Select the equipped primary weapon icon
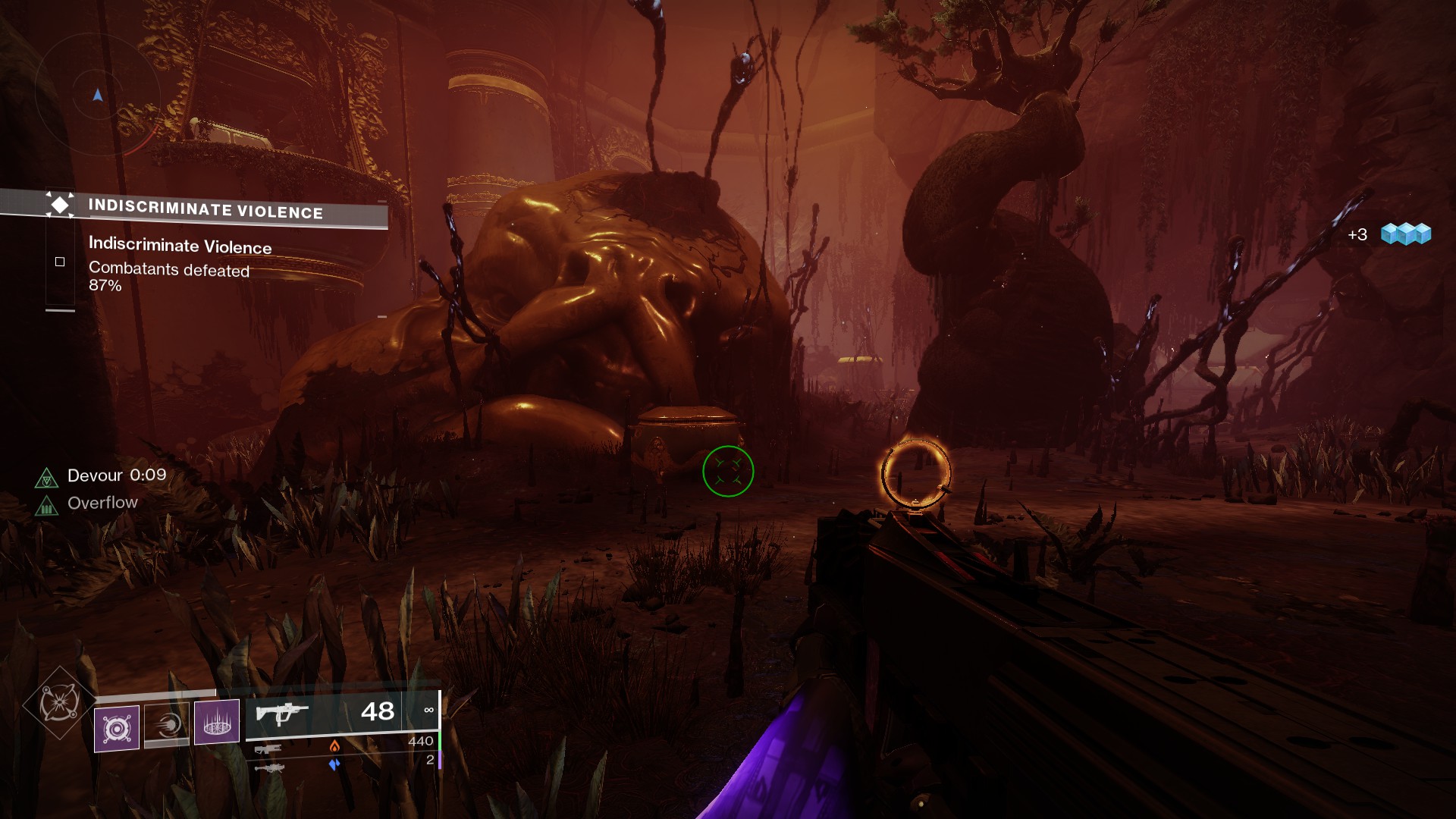1456x819 pixels. (281, 714)
